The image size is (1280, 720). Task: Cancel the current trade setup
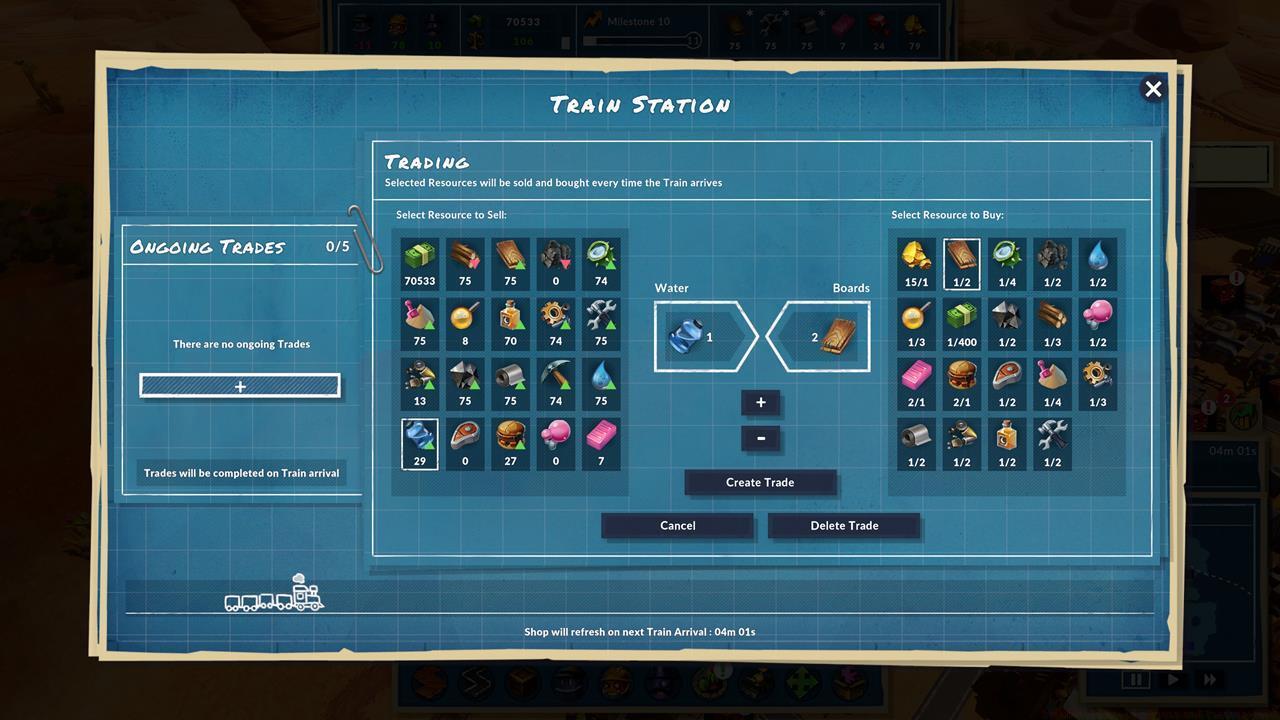point(677,525)
